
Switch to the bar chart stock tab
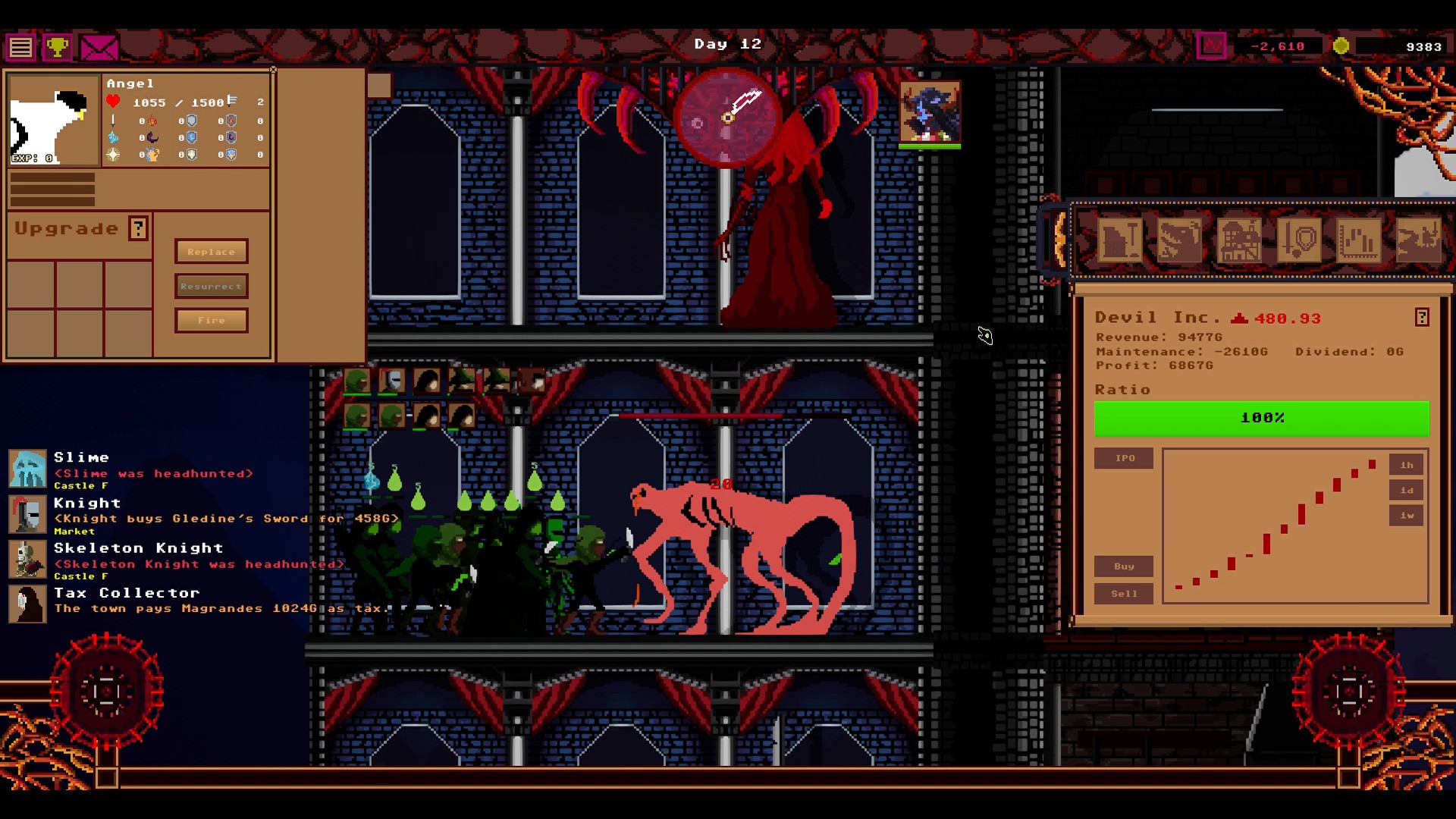[x=1358, y=240]
